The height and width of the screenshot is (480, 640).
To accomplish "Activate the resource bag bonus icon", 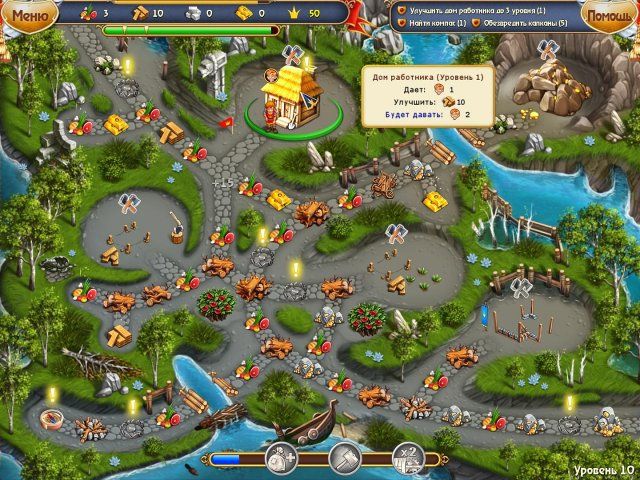I will (283, 459).
